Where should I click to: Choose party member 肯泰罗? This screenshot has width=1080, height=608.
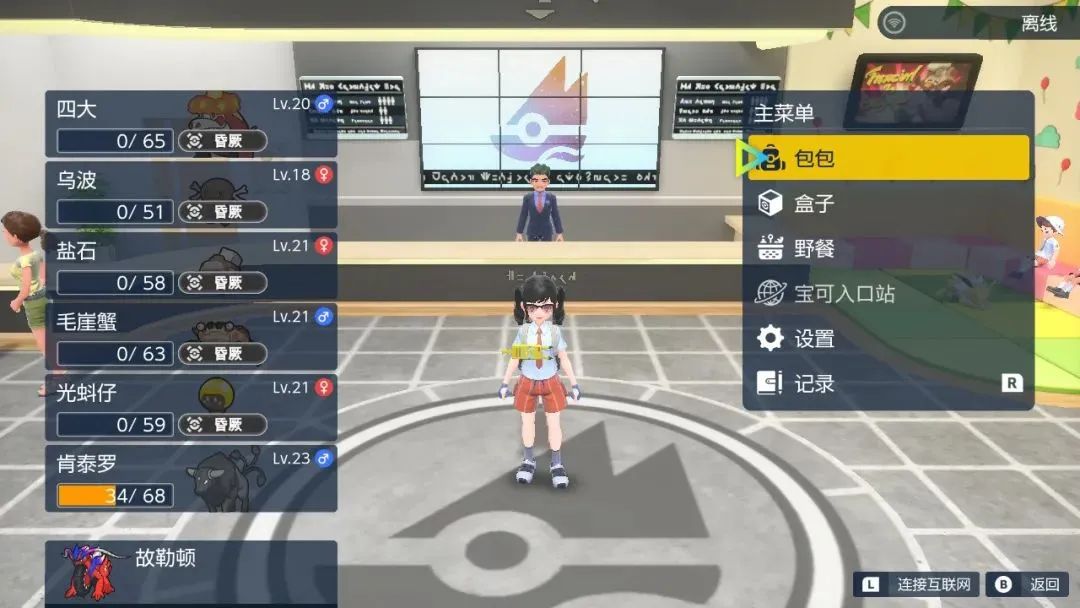[x=190, y=480]
